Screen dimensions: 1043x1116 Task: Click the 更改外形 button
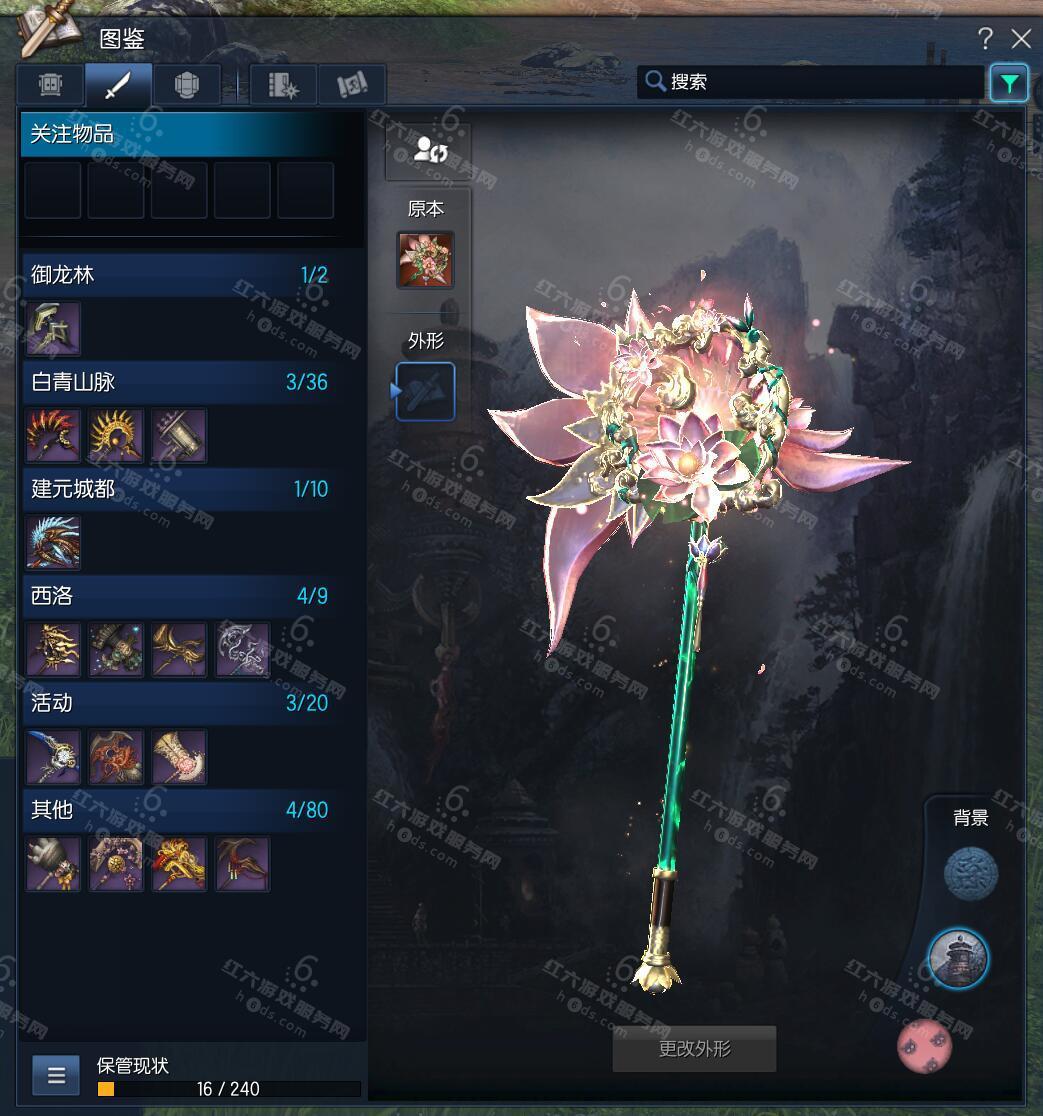point(694,1049)
